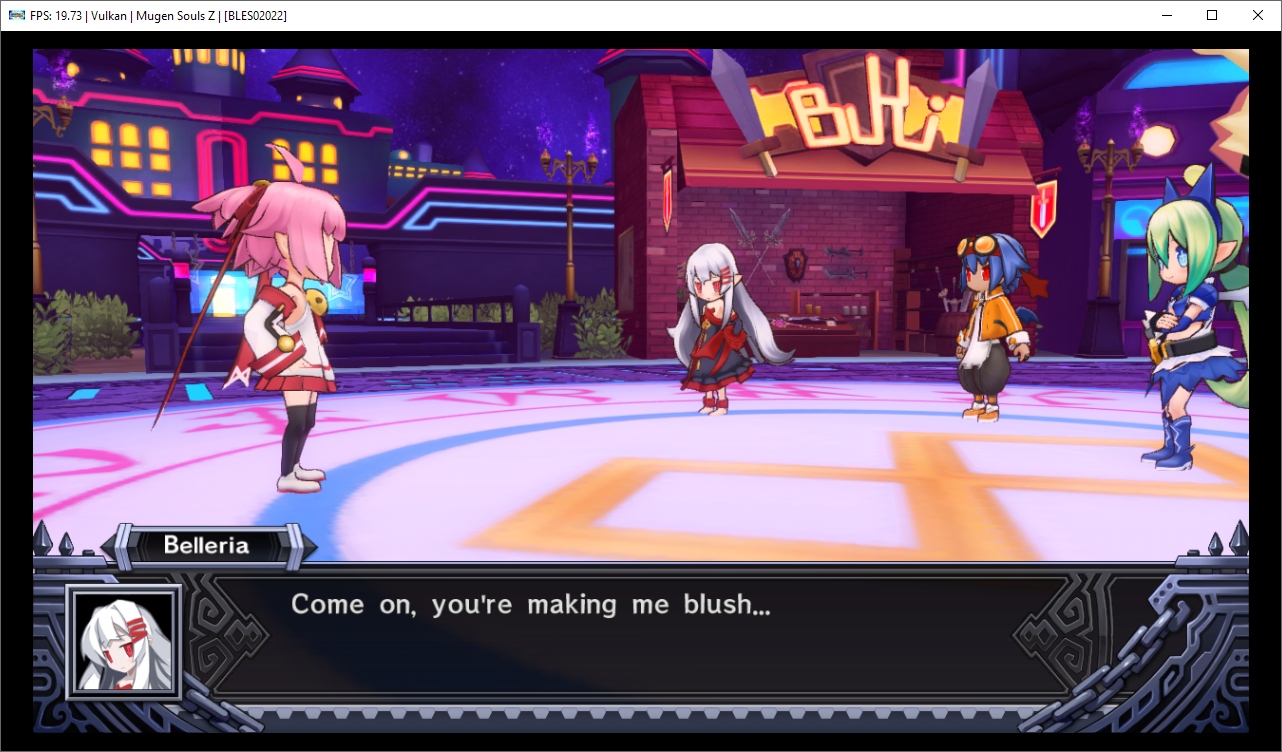Maximize the emulator window
Screen dimensions: 1282x752
(x=1212, y=15)
